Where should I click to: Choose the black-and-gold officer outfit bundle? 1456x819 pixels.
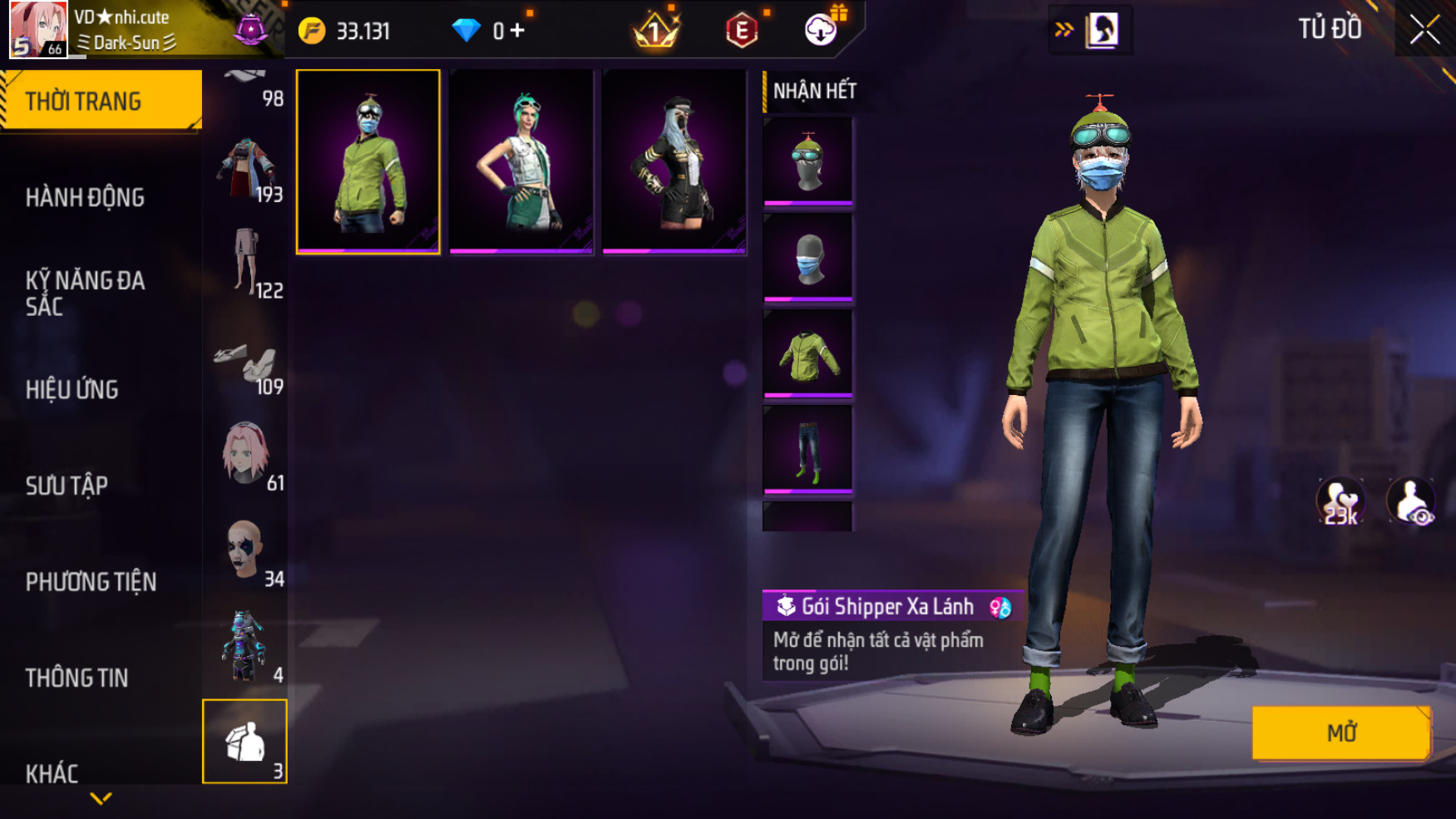tap(674, 161)
